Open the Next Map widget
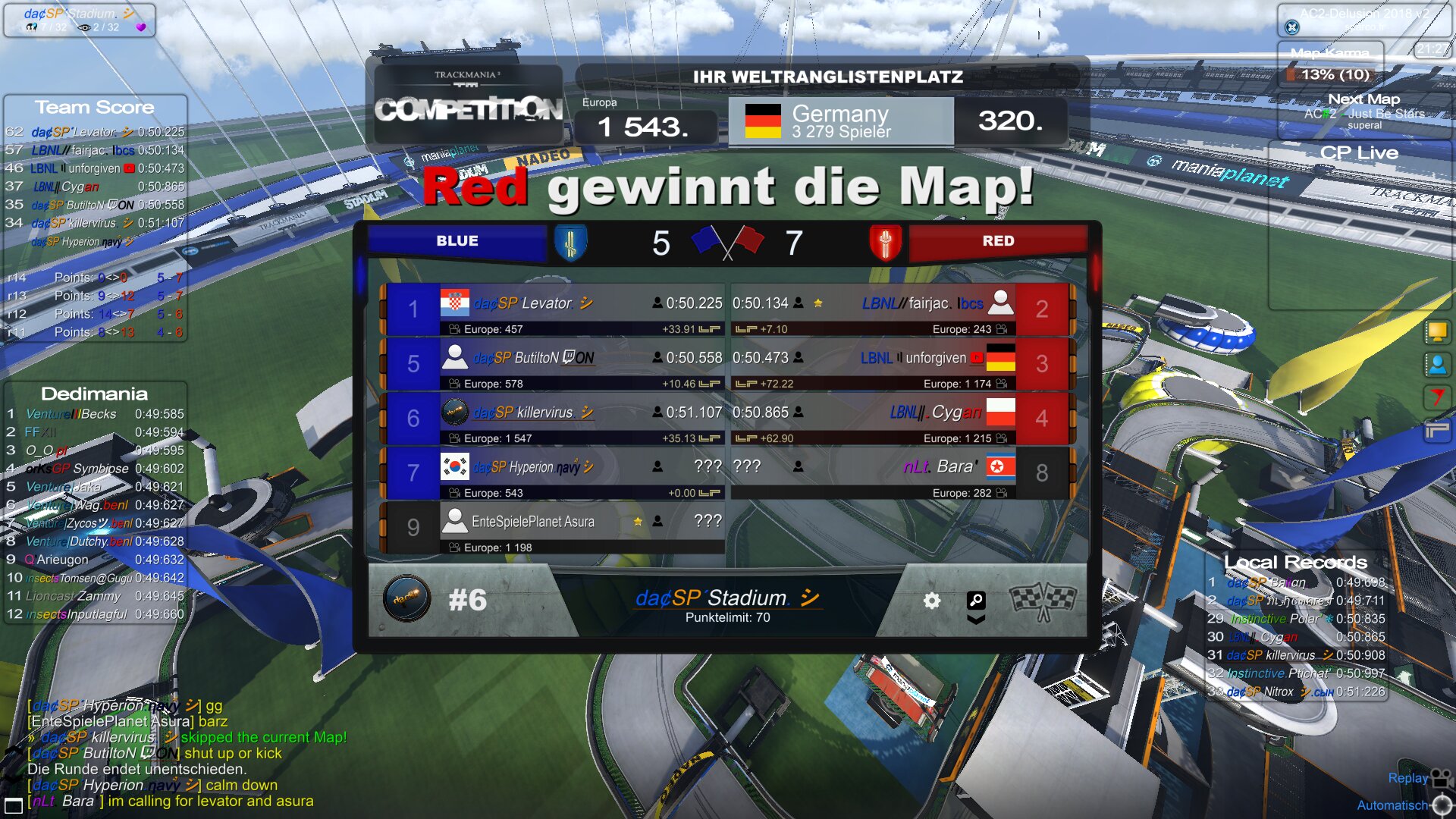1456x819 pixels. [1363, 111]
